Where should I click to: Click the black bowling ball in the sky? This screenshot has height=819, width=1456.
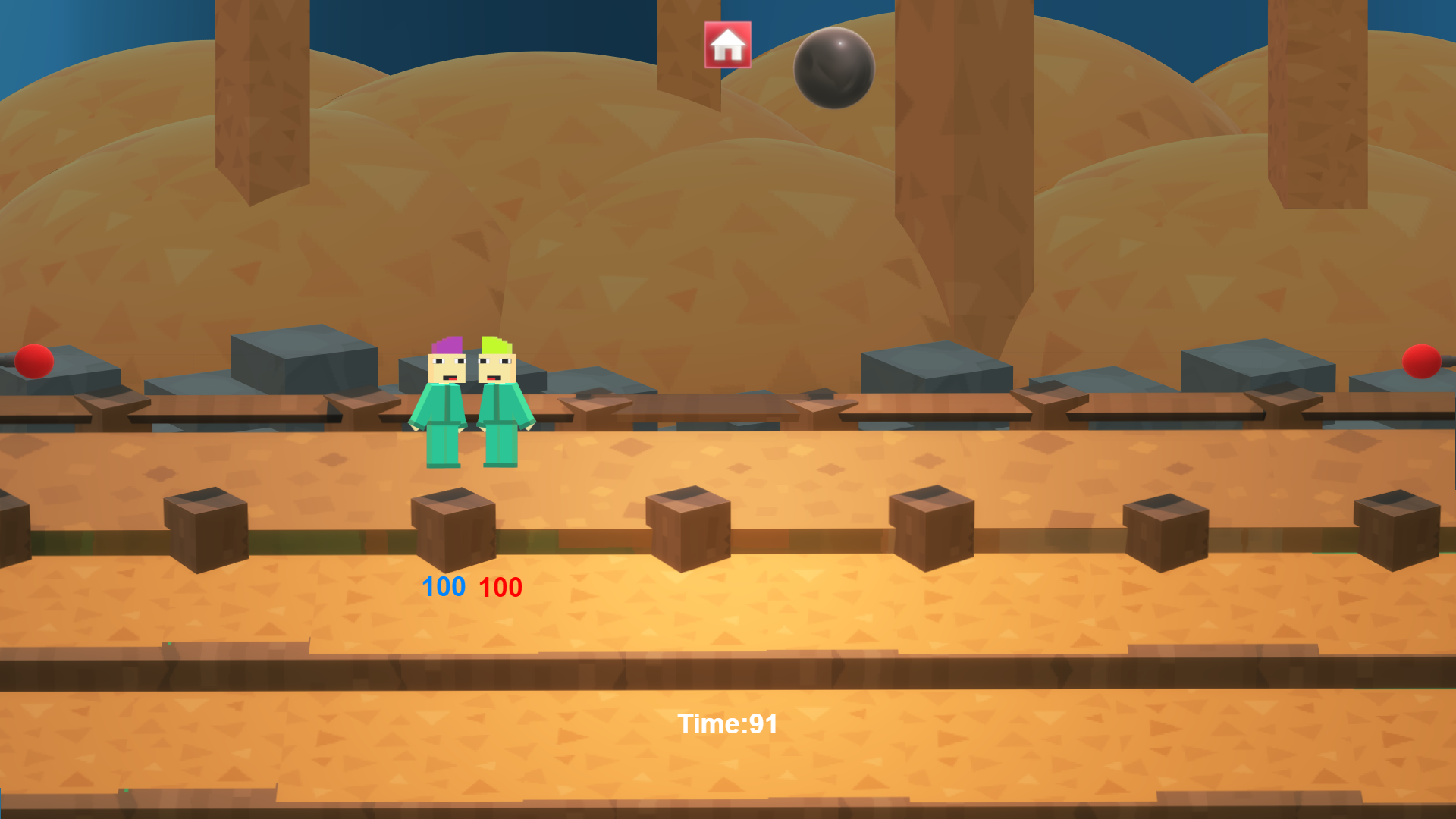pyautogui.click(x=833, y=70)
